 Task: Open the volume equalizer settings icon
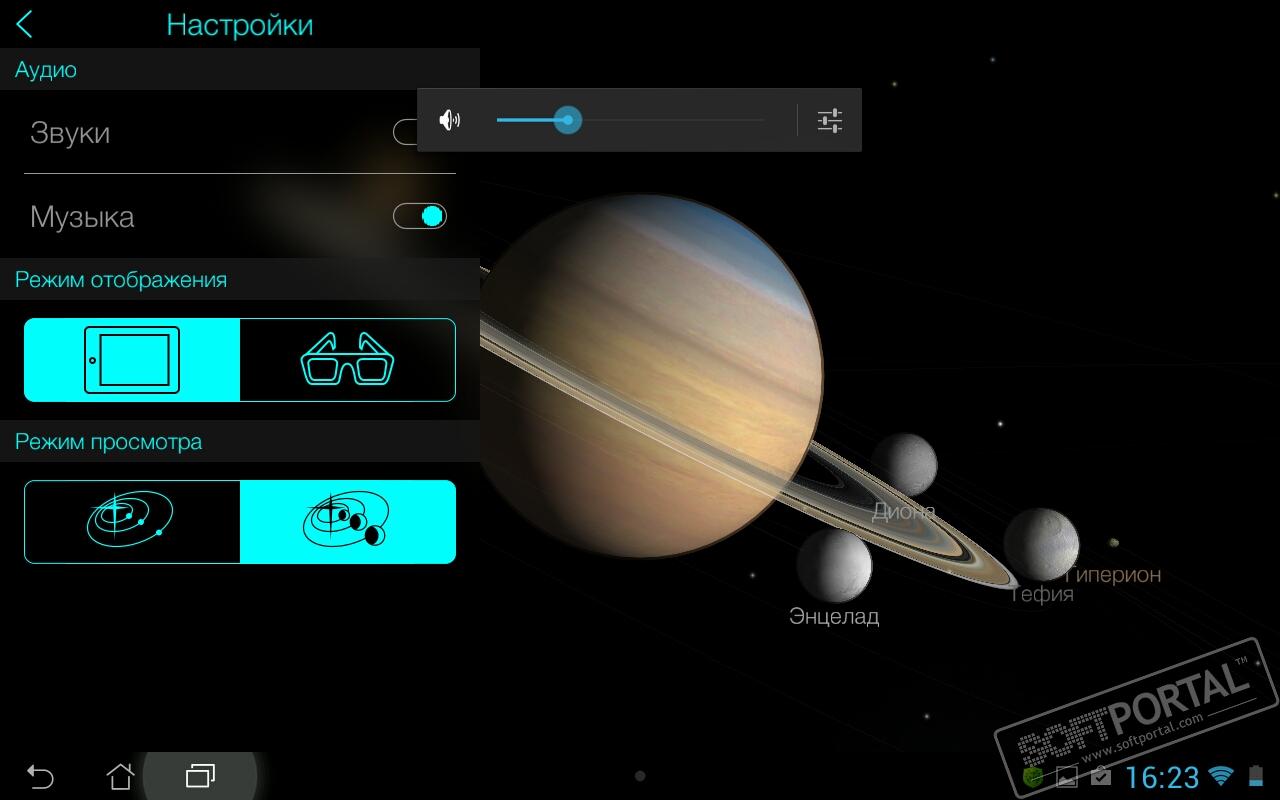(x=830, y=121)
